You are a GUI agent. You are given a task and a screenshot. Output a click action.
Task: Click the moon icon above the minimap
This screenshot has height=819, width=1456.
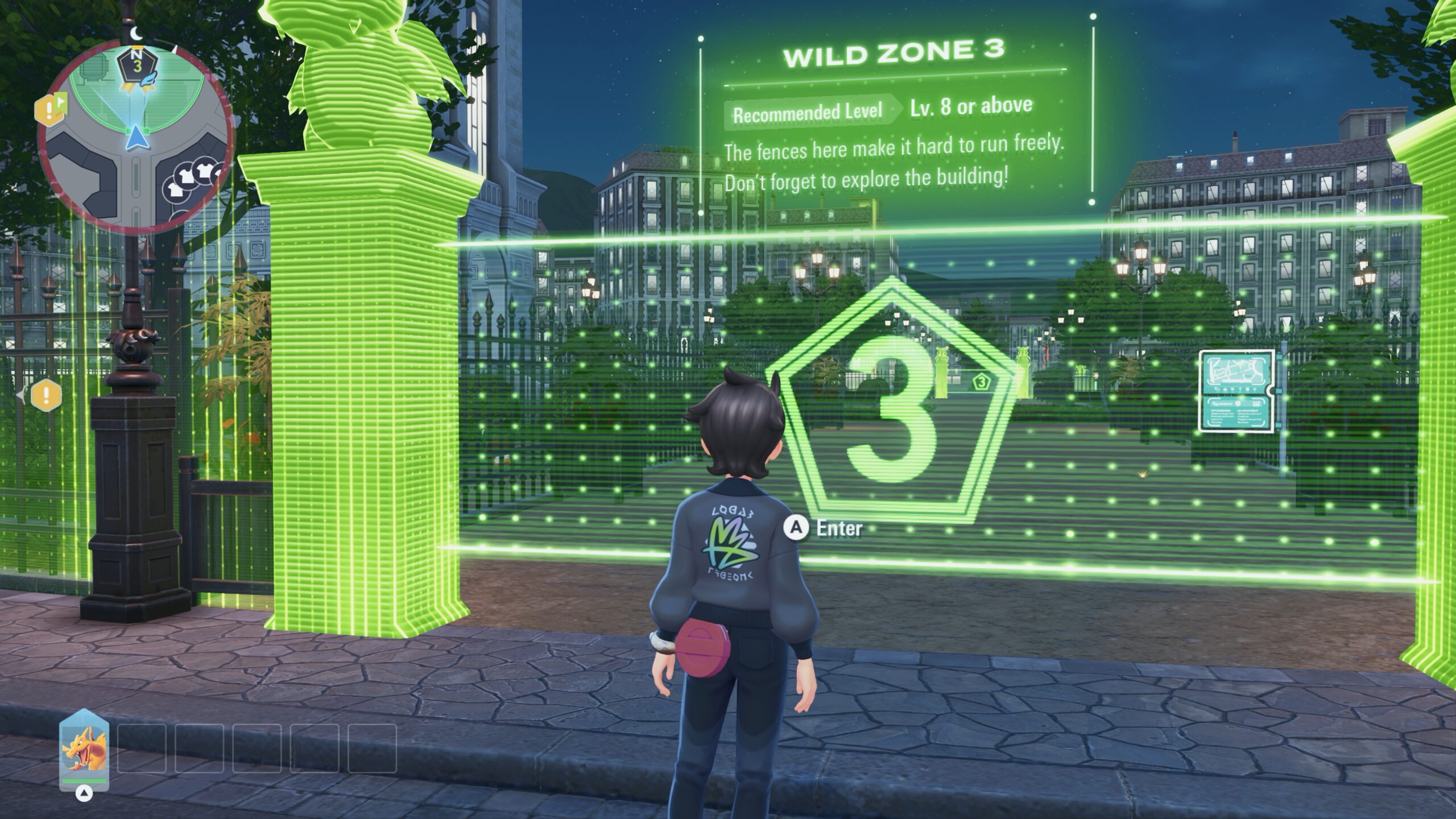pyautogui.click(x=135, y=34)
